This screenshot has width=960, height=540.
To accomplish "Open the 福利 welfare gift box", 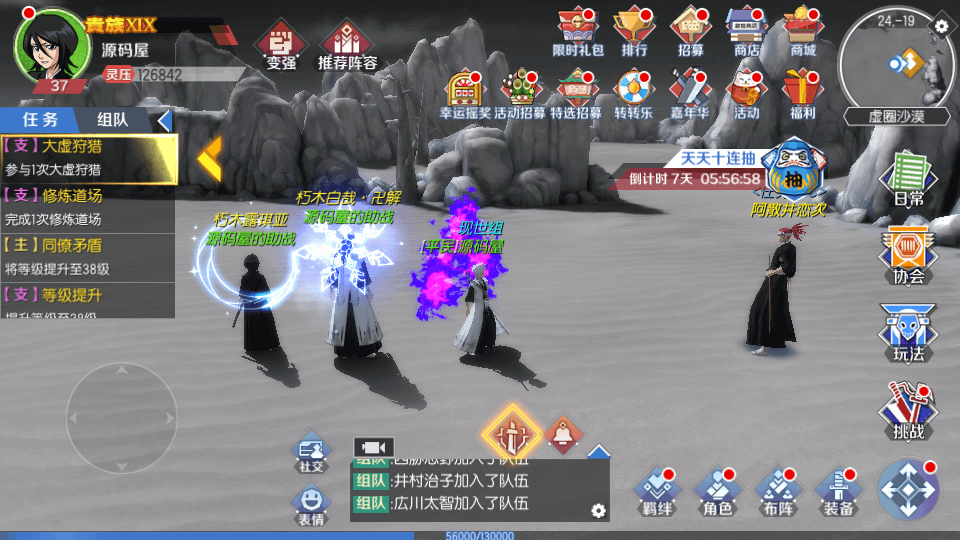I will (802, 93).
